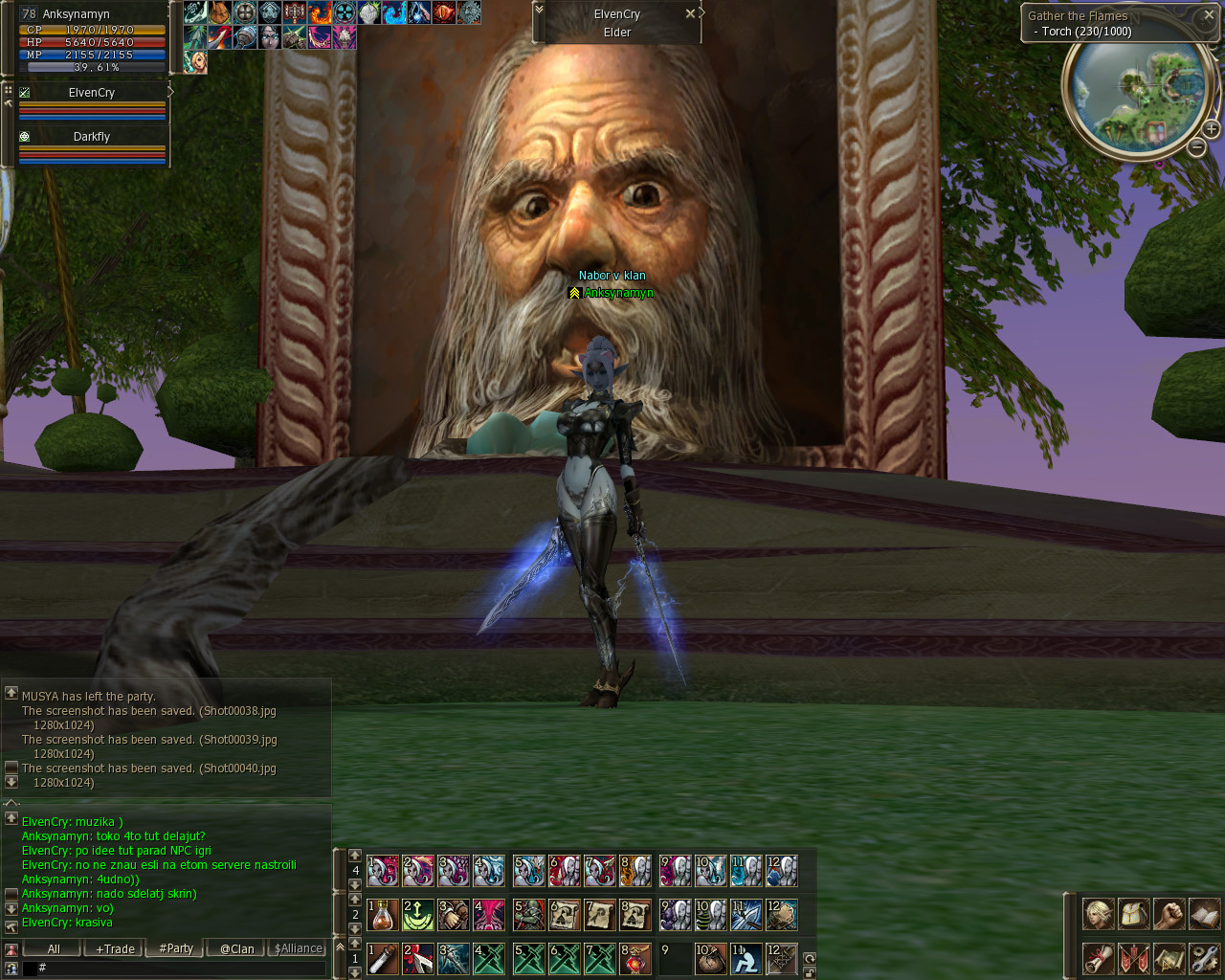Viewport: 1225px width, 980px height.
Task: Open the skills book icon
Action: [x=1204, y=914]
